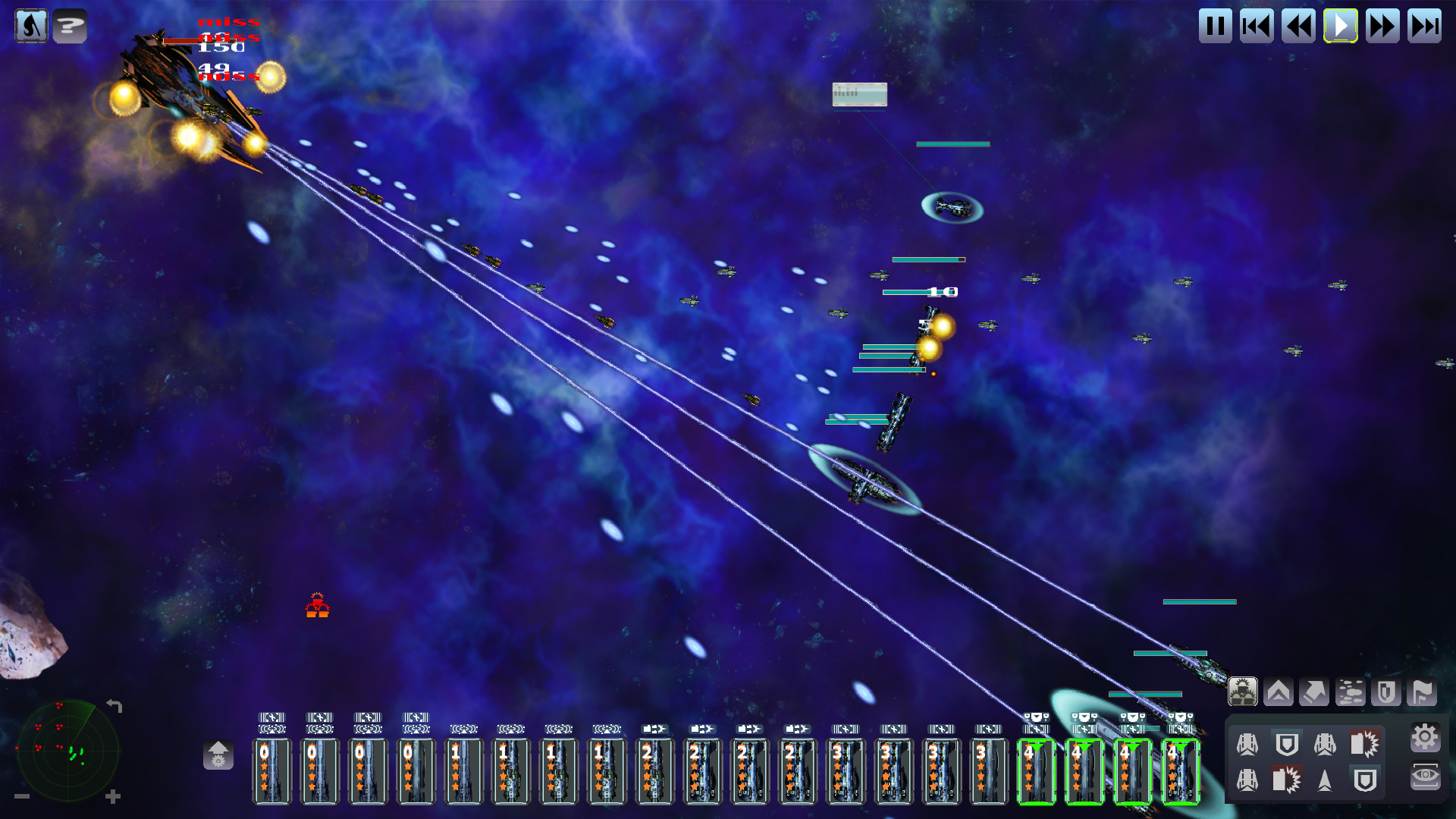Select the retreat arrow command icon
Viewport: 1456px width, 819px height.
tap(1314, 691)
